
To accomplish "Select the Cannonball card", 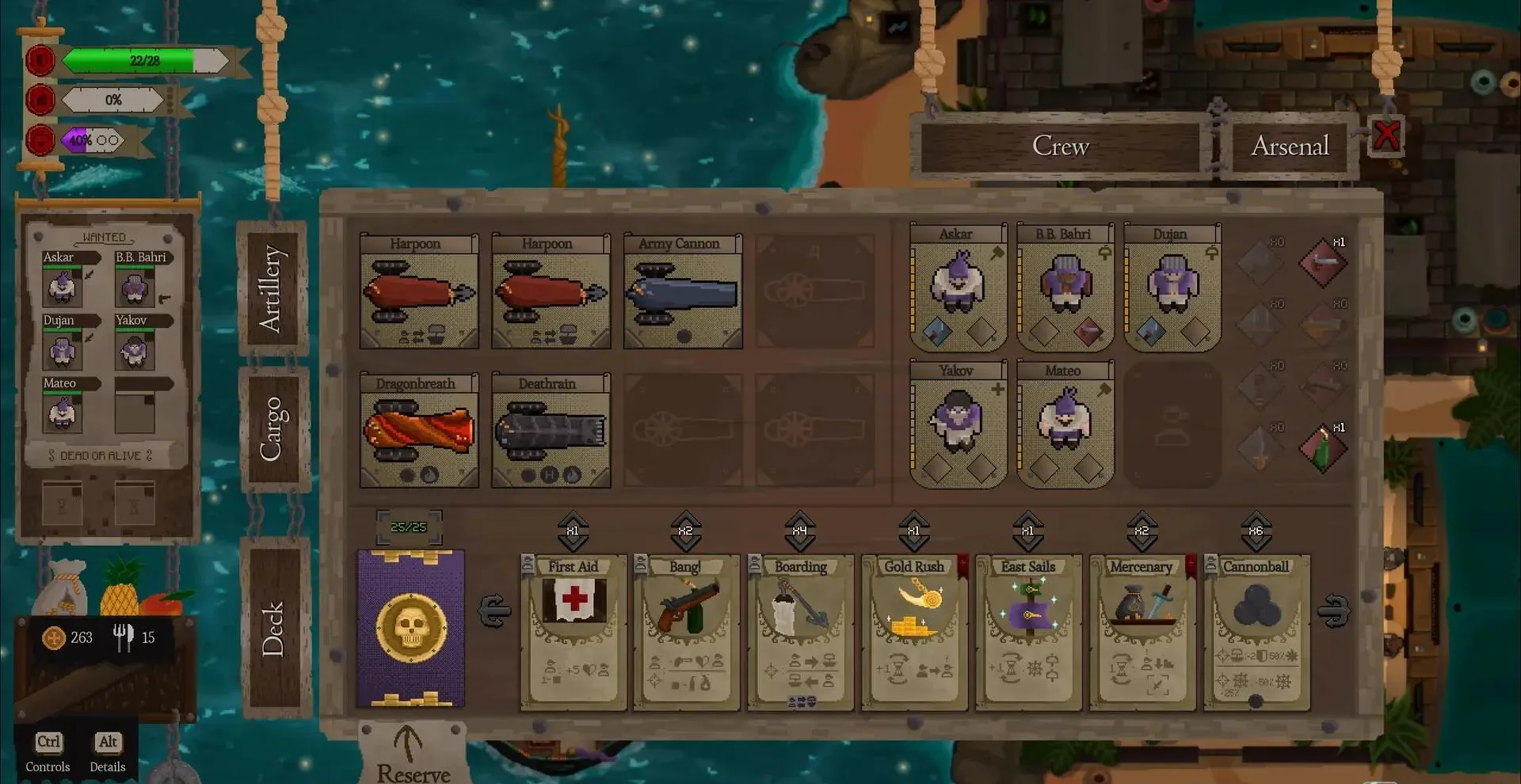I will [x=1256, y=631].
